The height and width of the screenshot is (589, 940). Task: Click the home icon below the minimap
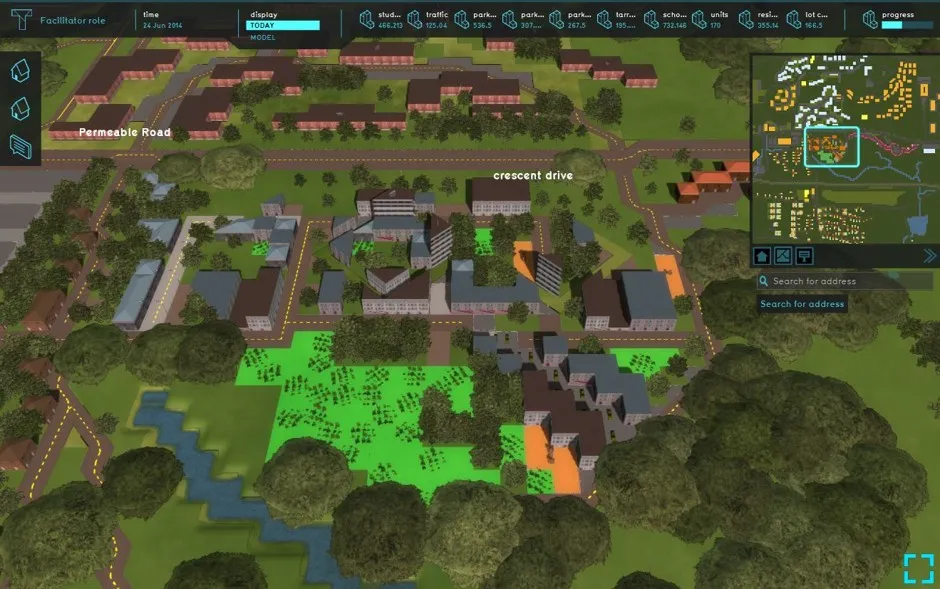[x=762, y=256]
